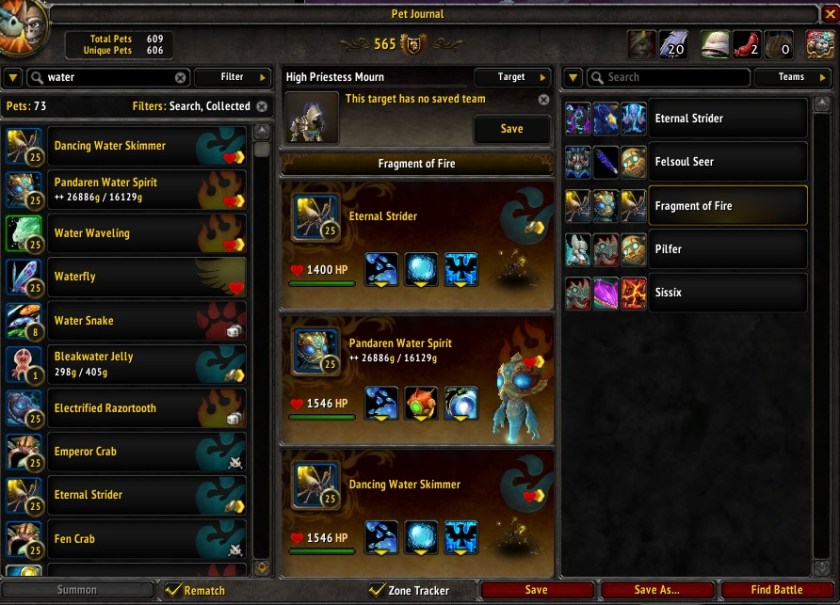Select the Sissix team row
This screenshot has height=605, width=840.
pos(727,293)
